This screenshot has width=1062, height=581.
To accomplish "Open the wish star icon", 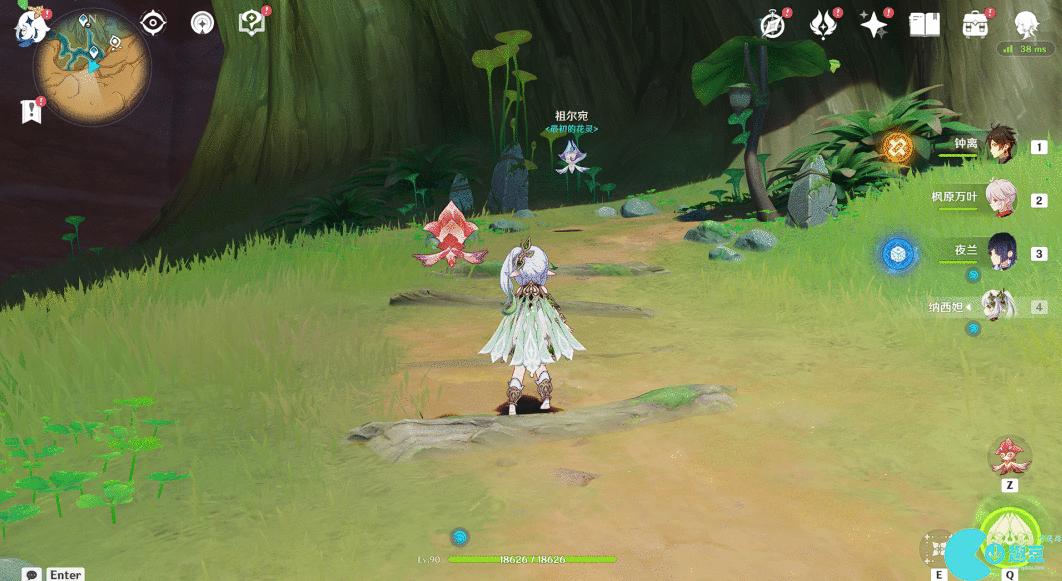I will click(874, 25).
